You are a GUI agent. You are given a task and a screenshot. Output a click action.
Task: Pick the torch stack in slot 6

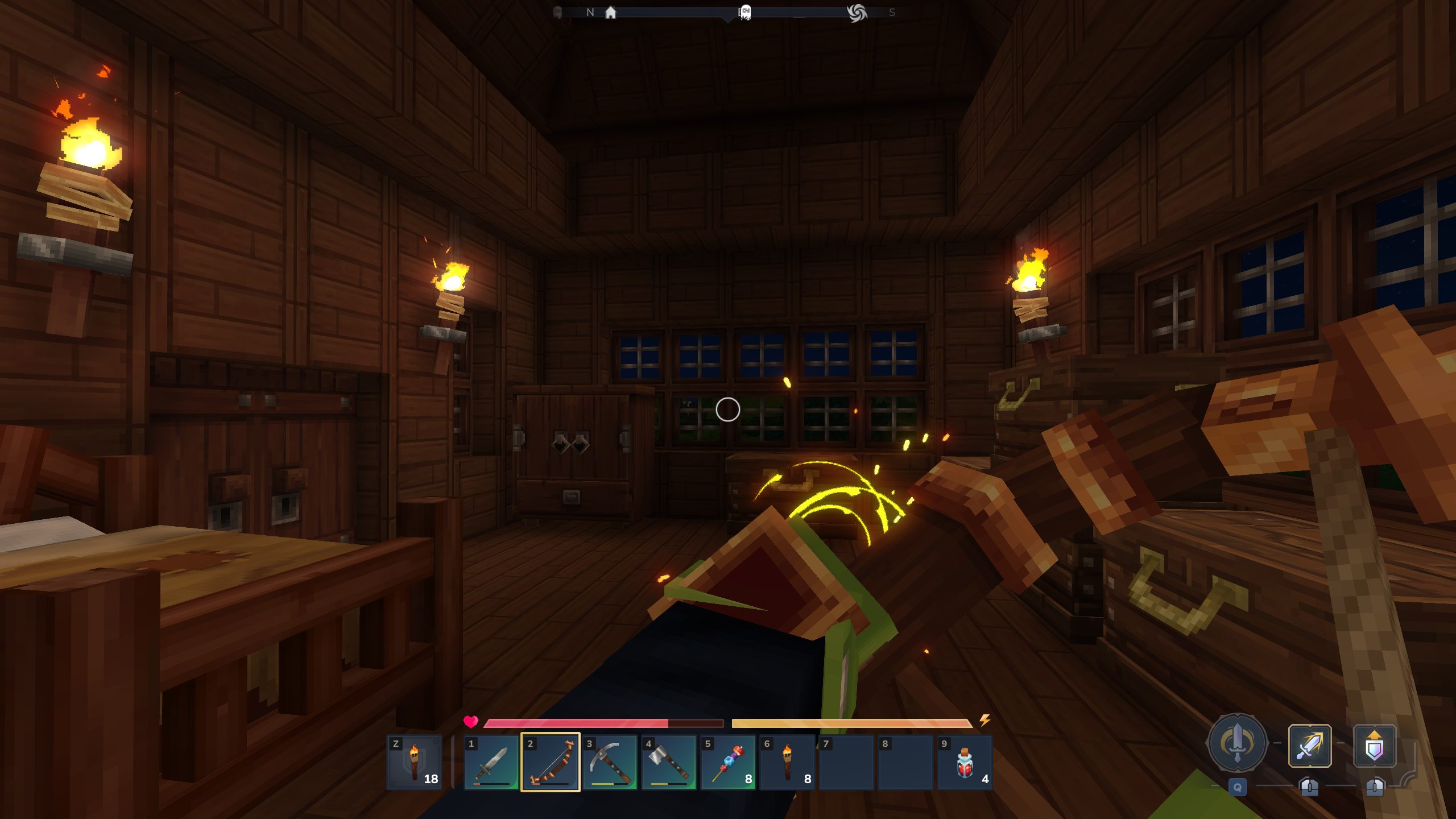click(787, 762)
